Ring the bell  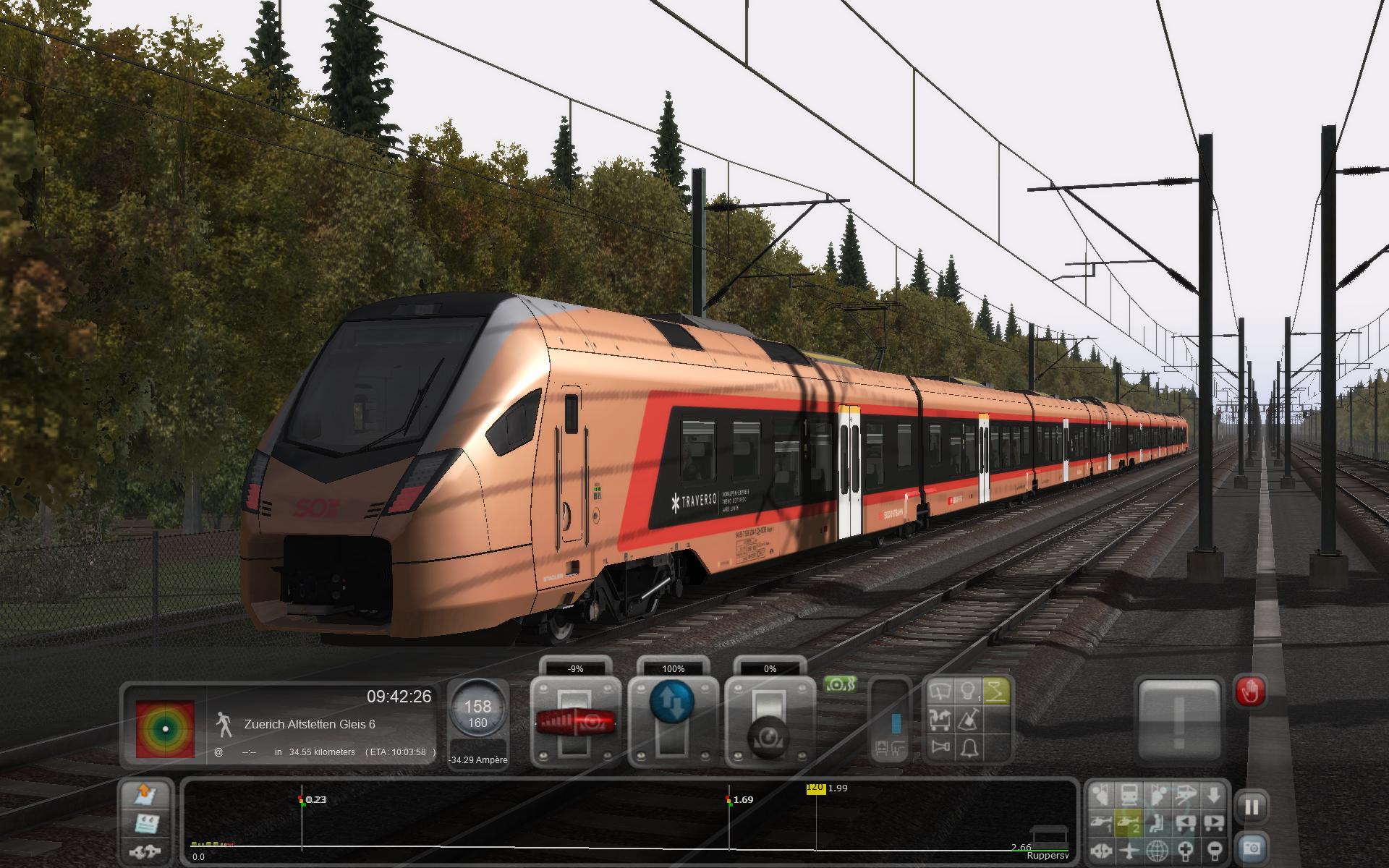[968, 748]
